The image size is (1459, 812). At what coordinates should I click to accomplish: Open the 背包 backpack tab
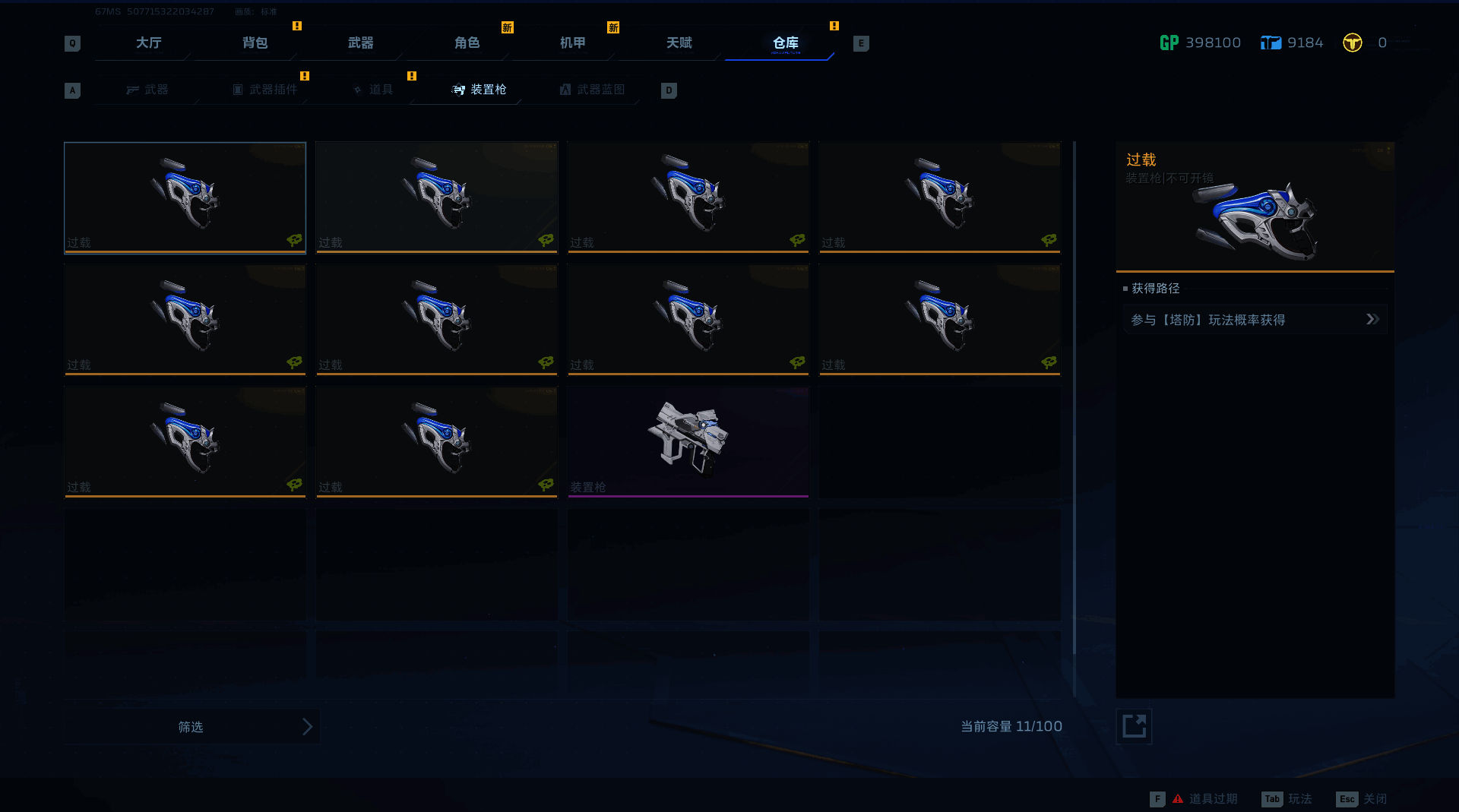pos(255,43)
